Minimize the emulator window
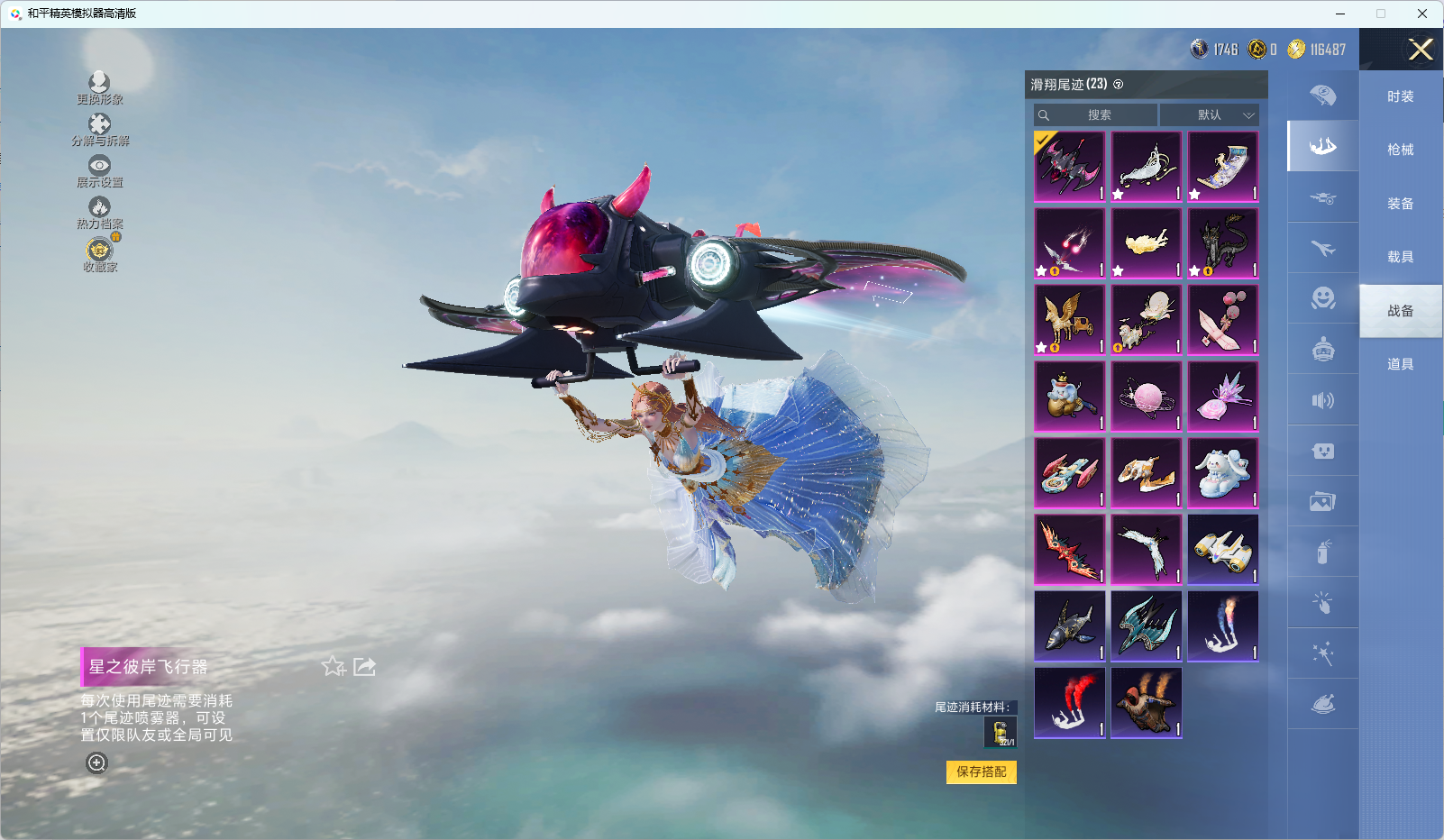The height and width of the screenshot is (840, 1444). [1340, 14]
